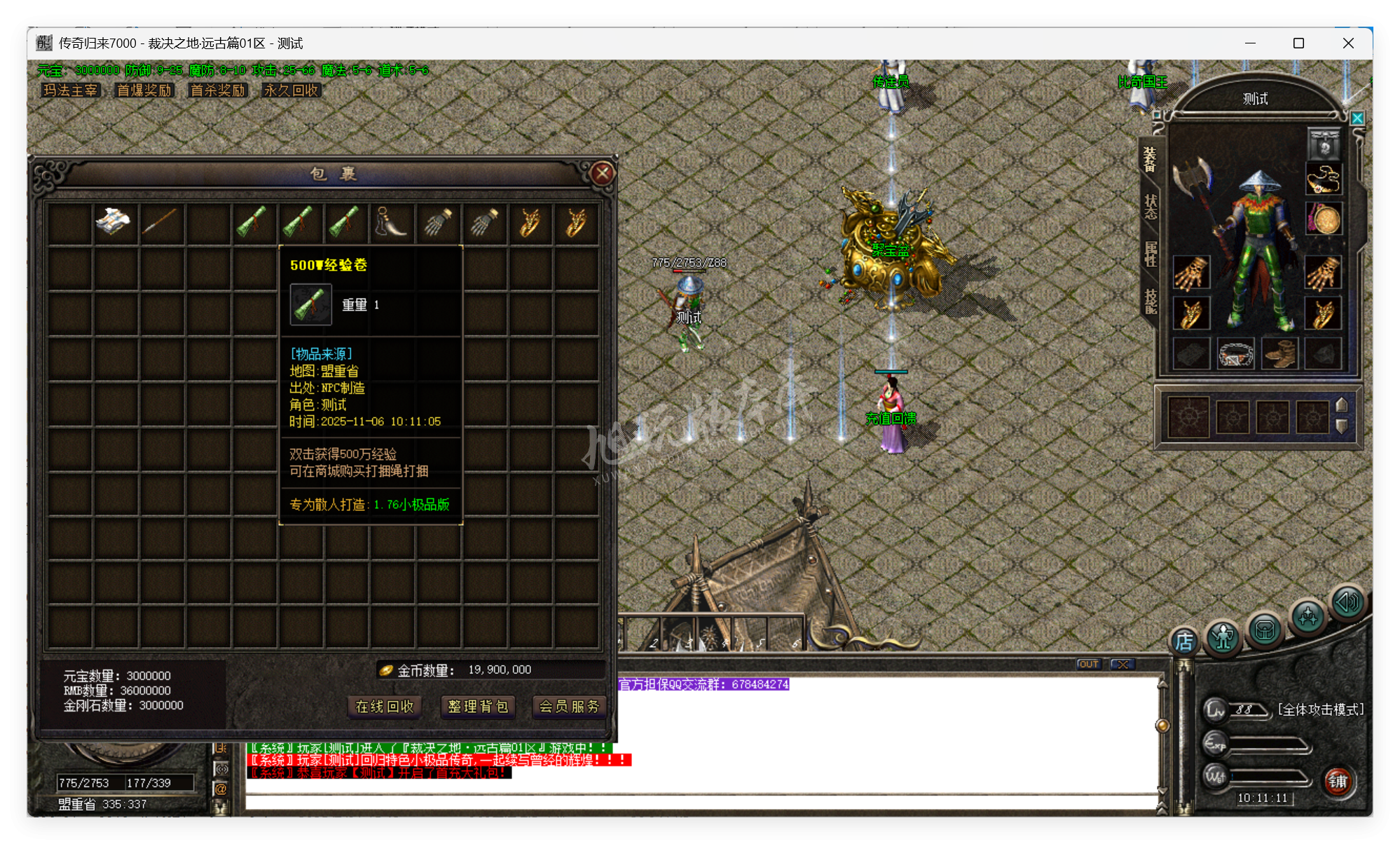The image size is (1400, 844).
Task: Toggle the 全体攻击模式 attack mode
Action: pyautogui.click(x=1320, y=709)
